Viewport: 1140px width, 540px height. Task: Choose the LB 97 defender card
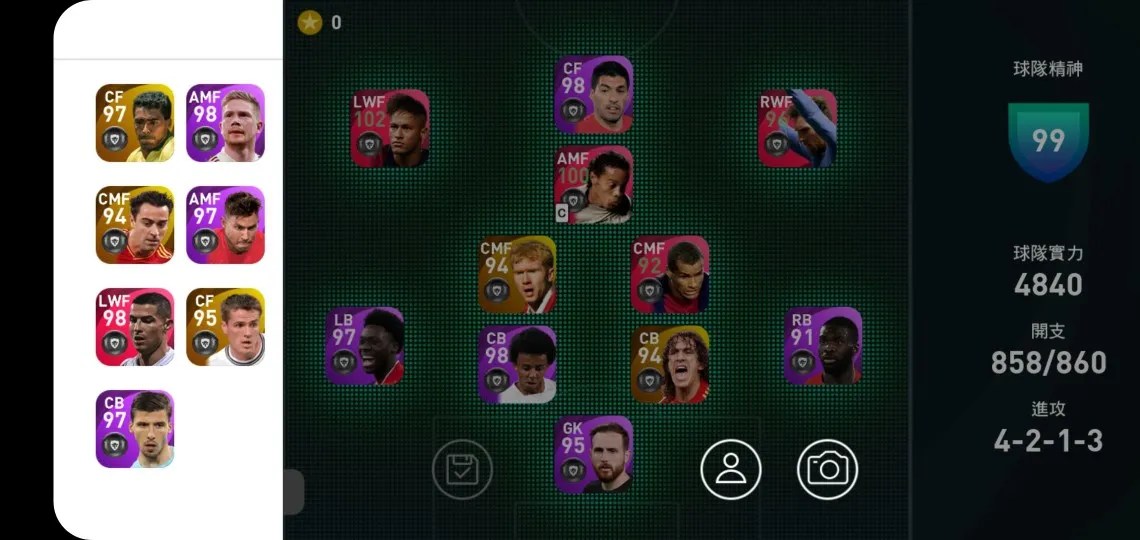pyautogui.click(x=364, y=346)
